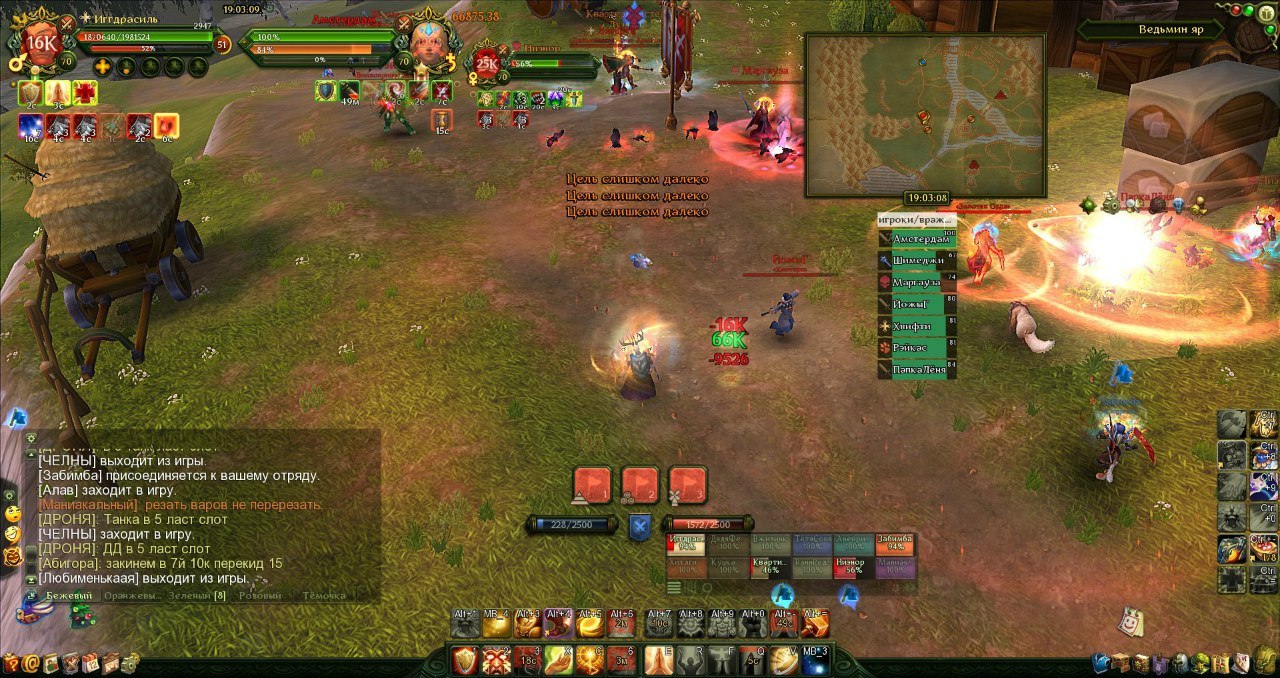The height and width of the screenshot is (678, 1280).
Task: Open the minimap of Ведьмин яр
Action: 925,115
